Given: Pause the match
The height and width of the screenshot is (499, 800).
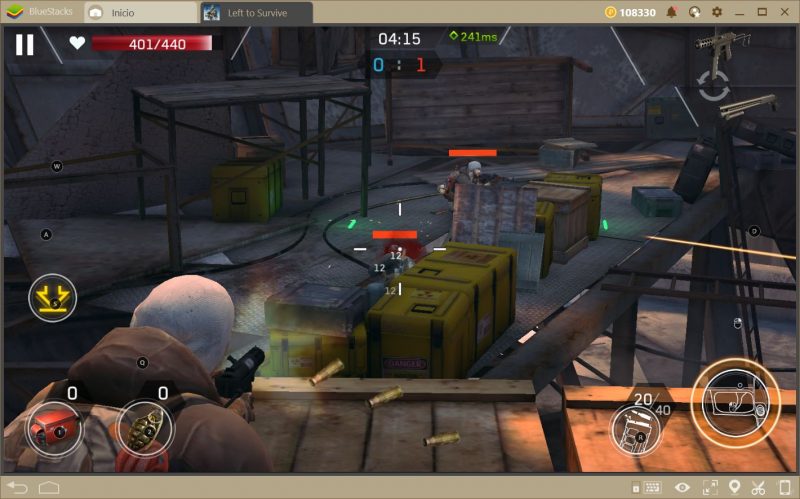Looking at the screenshot, I should [x=24, y=44].
